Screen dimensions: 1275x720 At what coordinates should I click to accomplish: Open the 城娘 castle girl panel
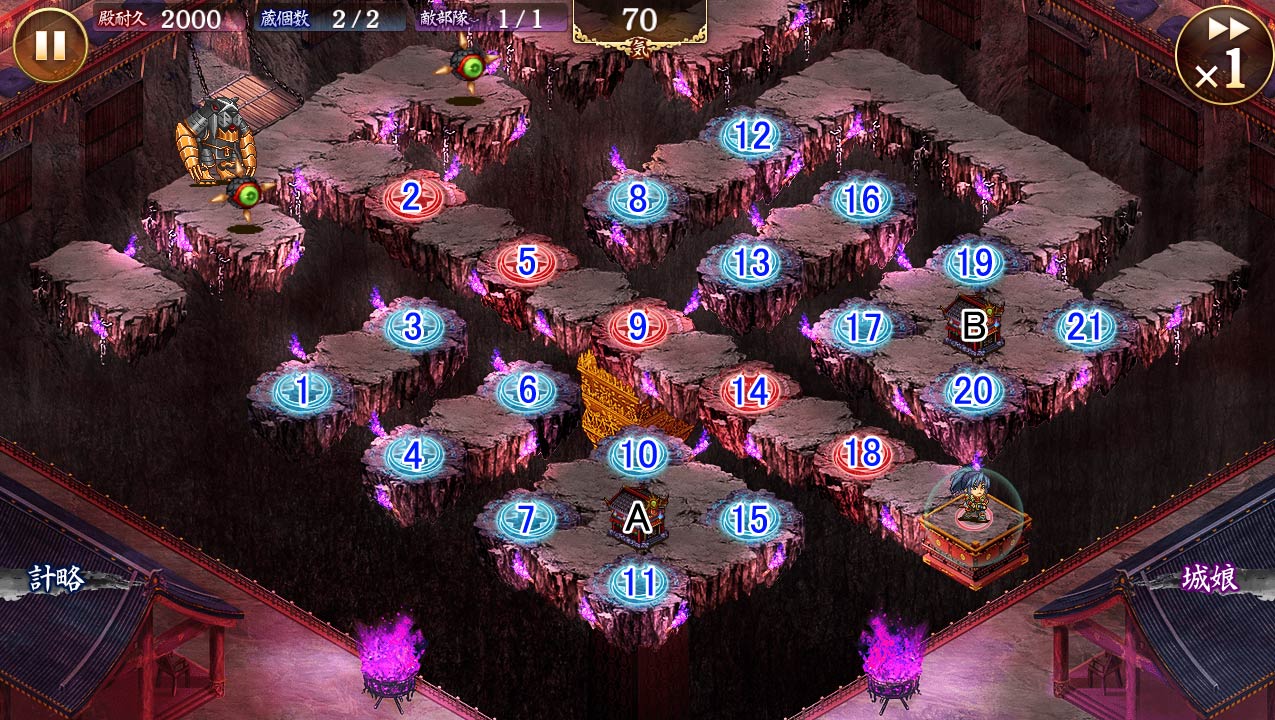pyautogui.click(x=1211, y=579)
